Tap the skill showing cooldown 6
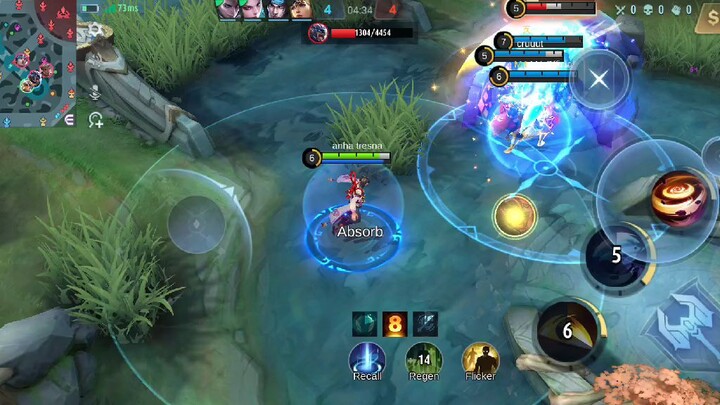Screen dimensions: 720x405 point(568,330)
